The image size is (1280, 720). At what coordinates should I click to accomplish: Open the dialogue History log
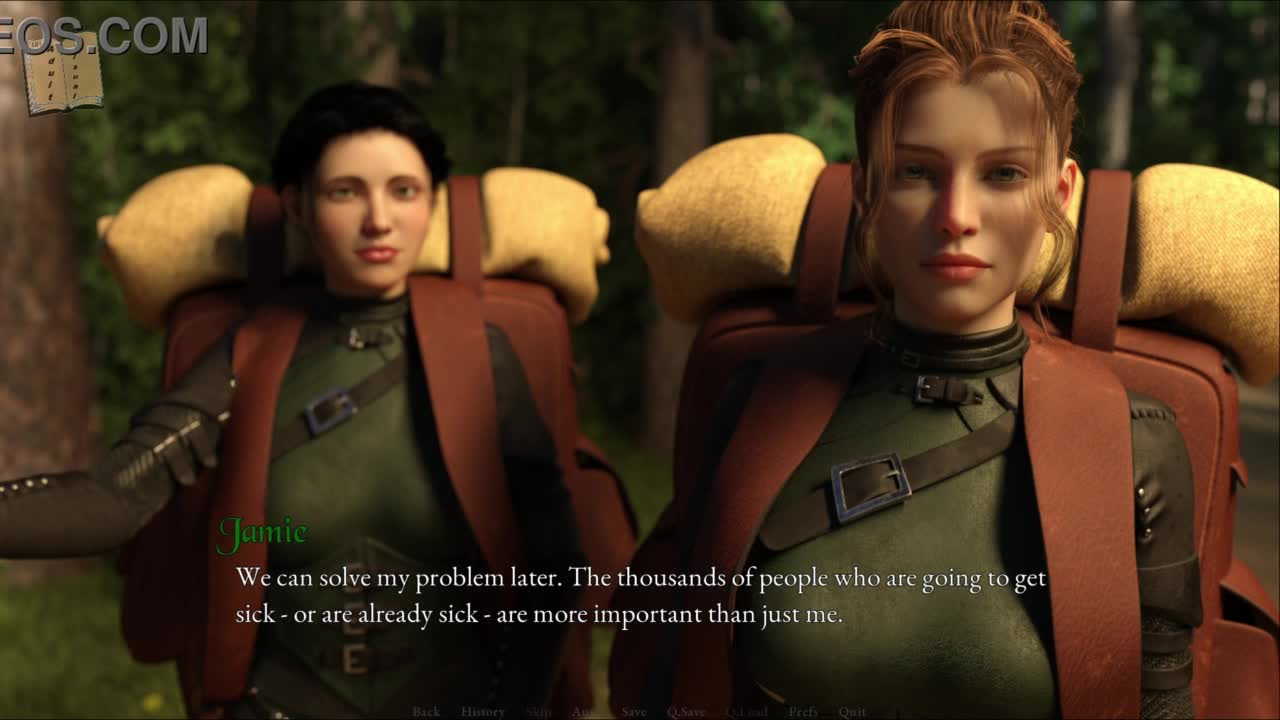pos(482,712)
